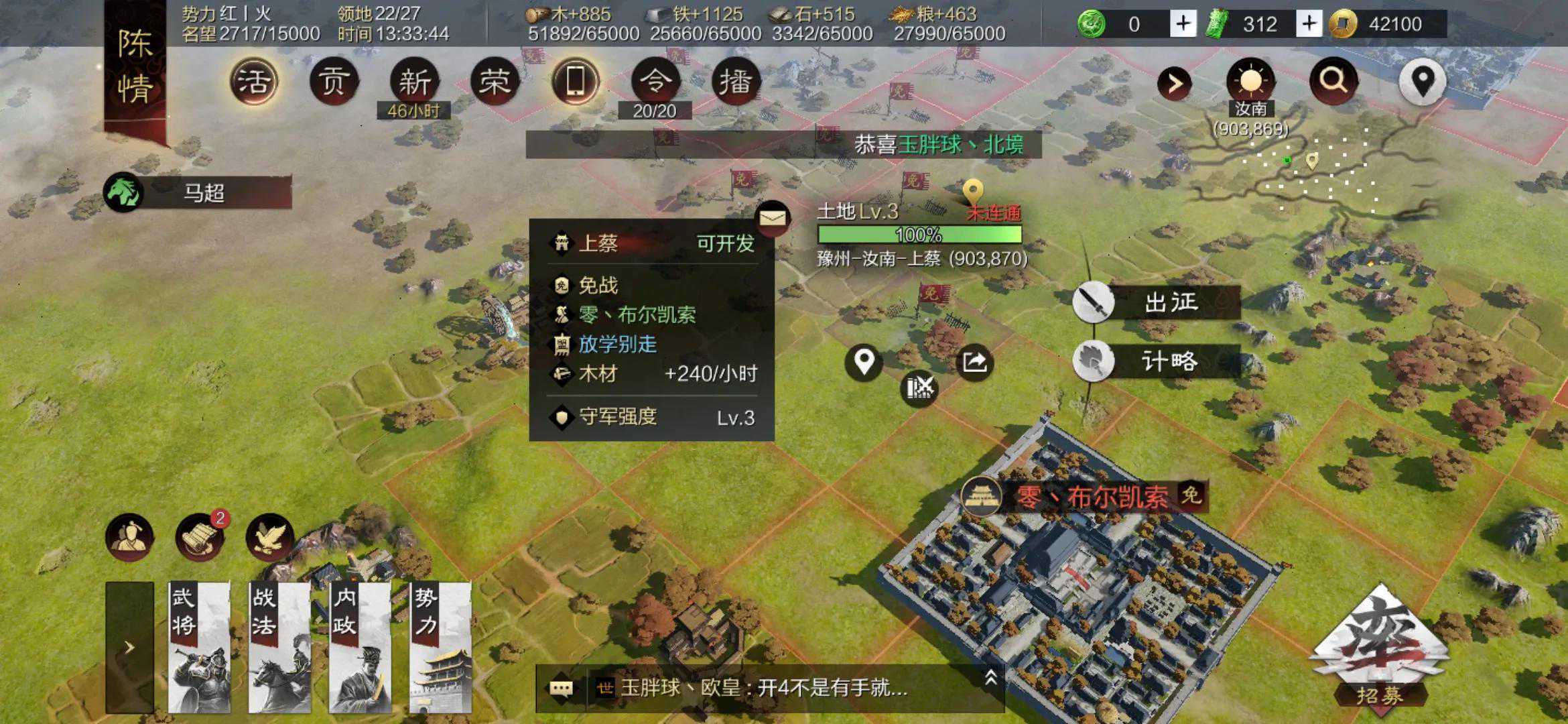Viewport: 1568px width, 724px height.
Task: Open the 活 activity icon
Action: [x=254, y=82]
